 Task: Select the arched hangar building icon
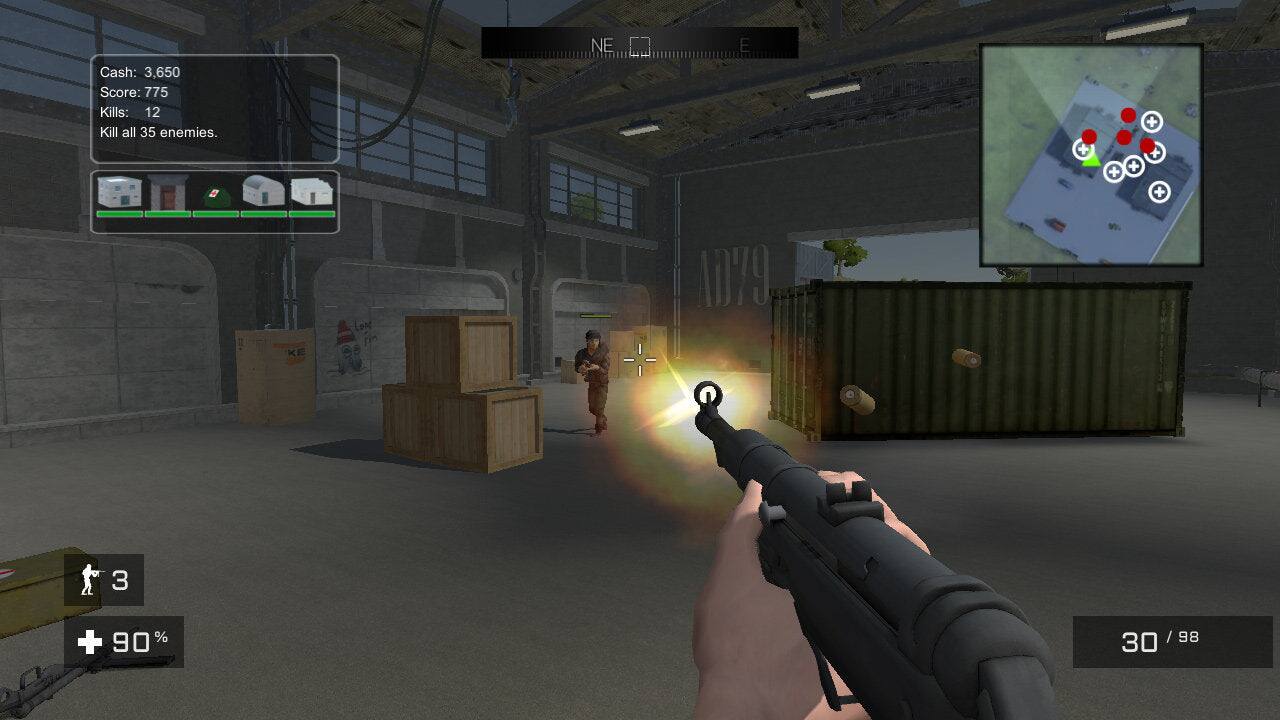(262, 190)
